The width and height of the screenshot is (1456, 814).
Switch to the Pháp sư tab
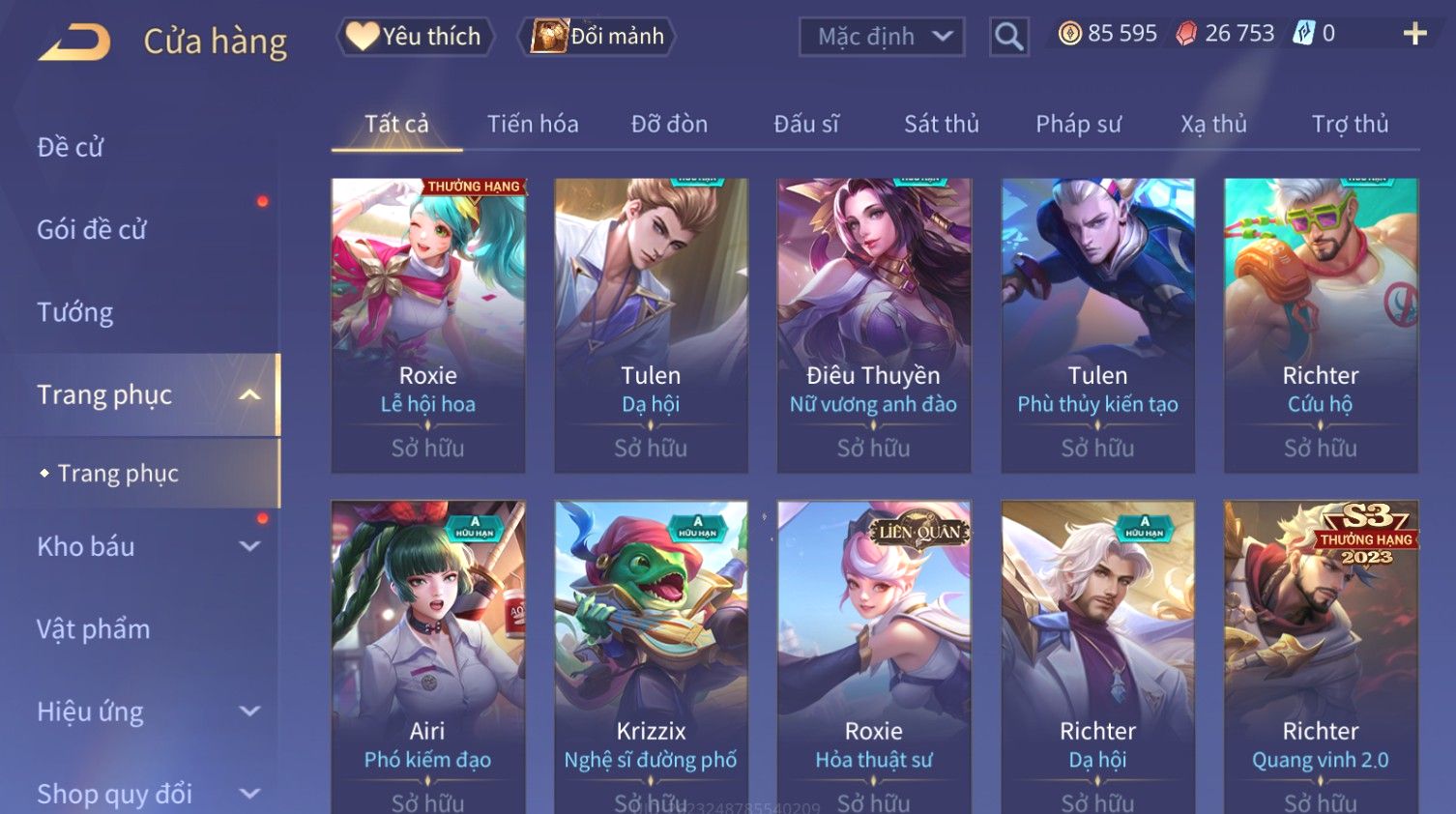tap(1078, 124)
